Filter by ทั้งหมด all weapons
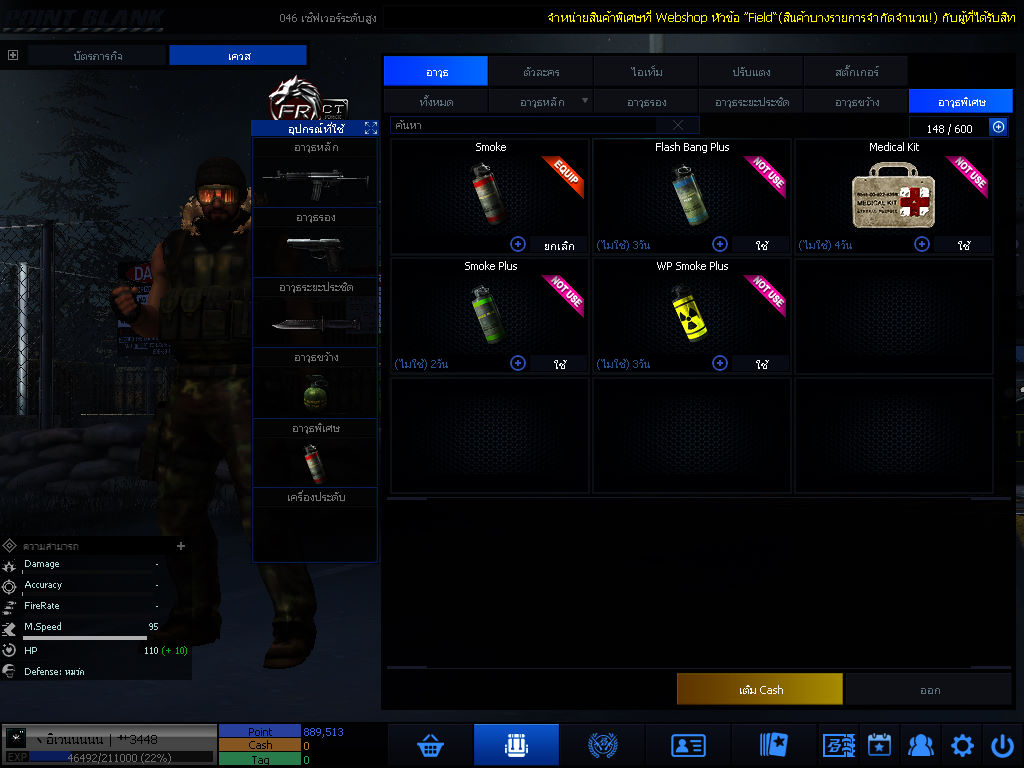The image size is (1024, 768). pos(435,102)
